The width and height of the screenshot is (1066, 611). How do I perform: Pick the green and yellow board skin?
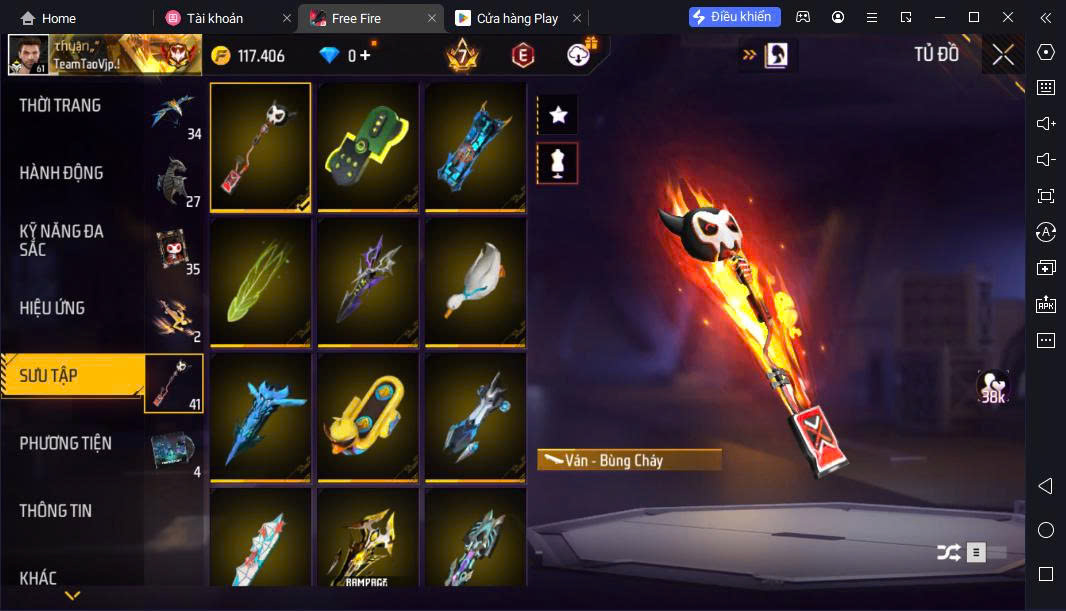pyautogui.click(x=368, y=147)
